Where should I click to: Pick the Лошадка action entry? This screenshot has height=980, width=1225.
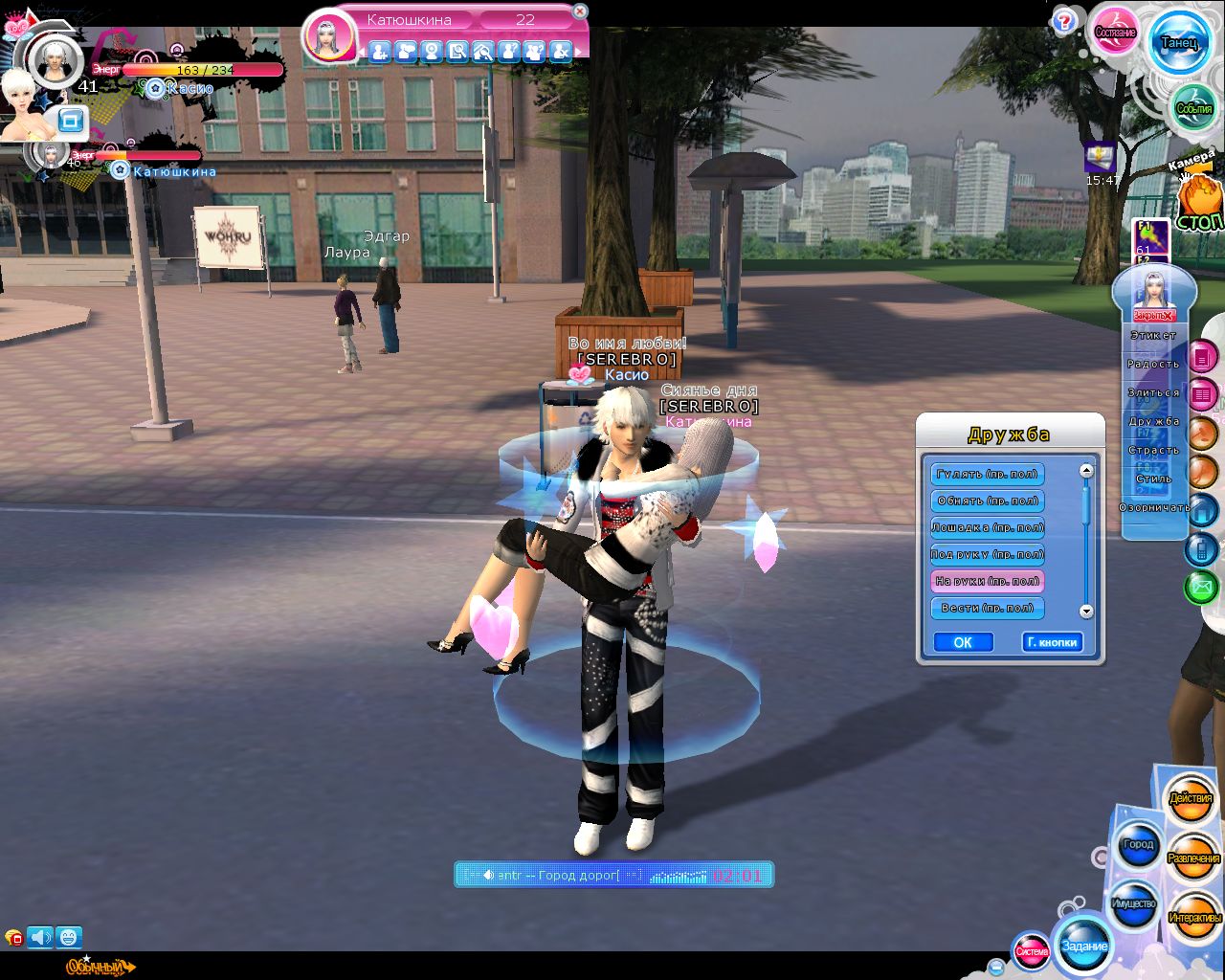(x=987, y=527)
